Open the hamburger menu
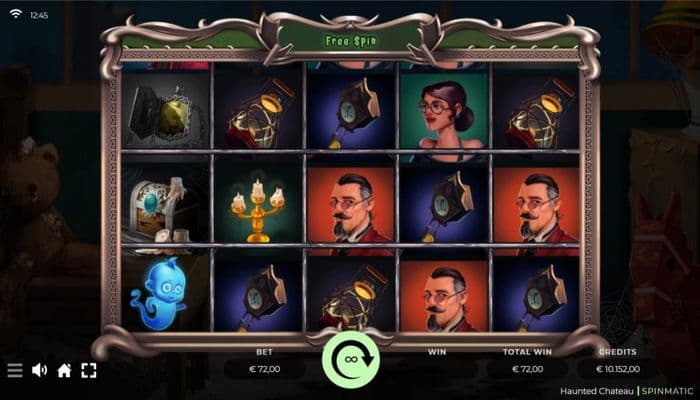The image size is (700, 400). coord(15,370)
